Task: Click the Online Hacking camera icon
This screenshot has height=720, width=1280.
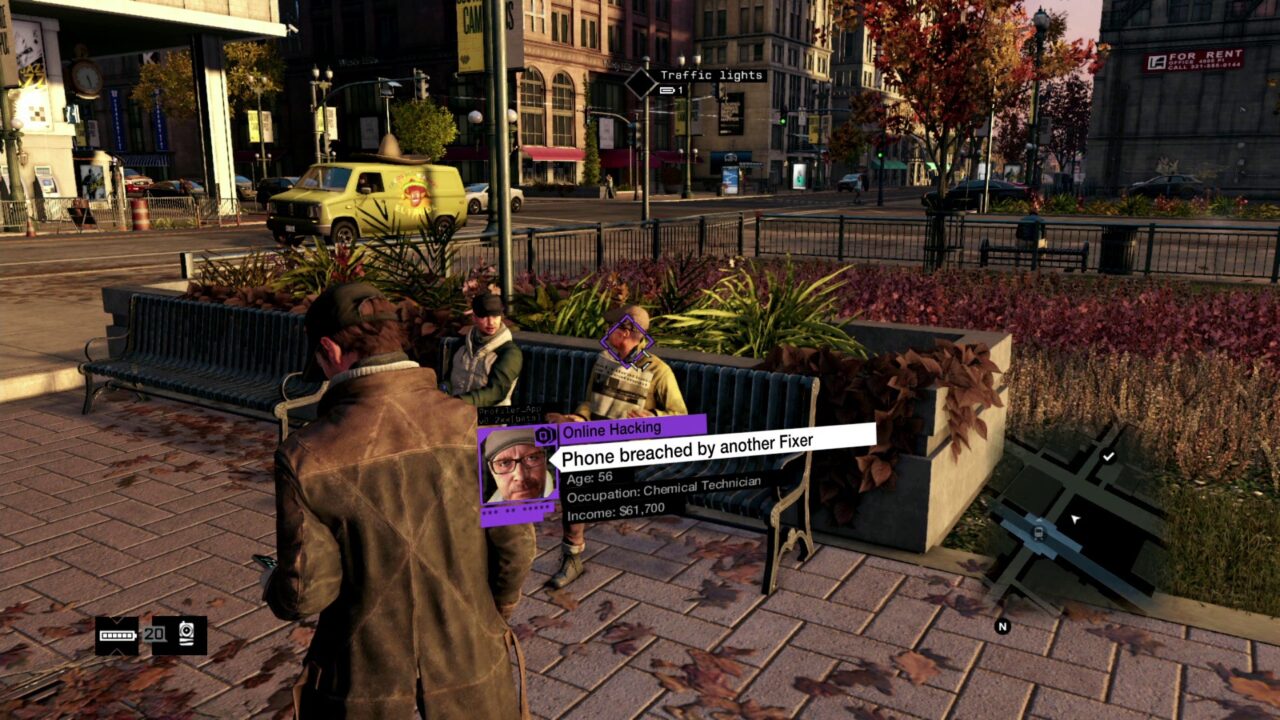Action: tap(544, 434)
